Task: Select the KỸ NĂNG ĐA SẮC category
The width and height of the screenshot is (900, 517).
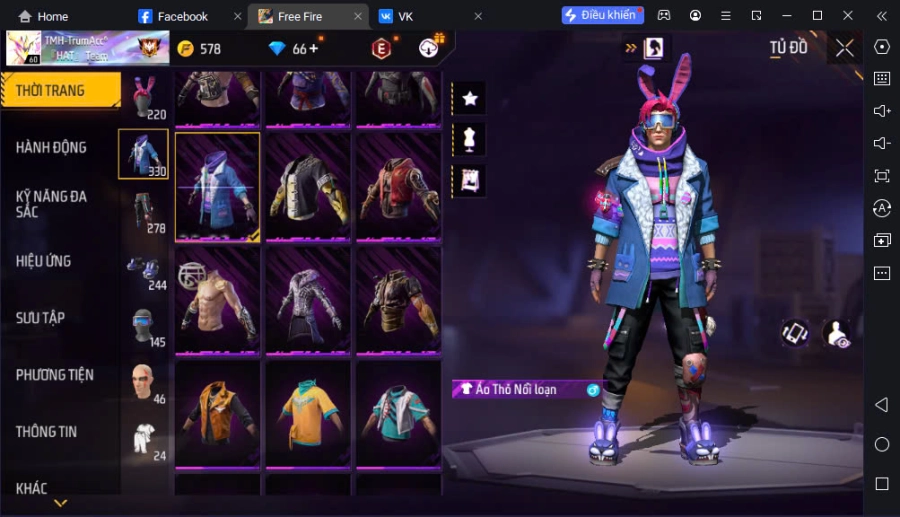Action: click(x=52, y=203)
